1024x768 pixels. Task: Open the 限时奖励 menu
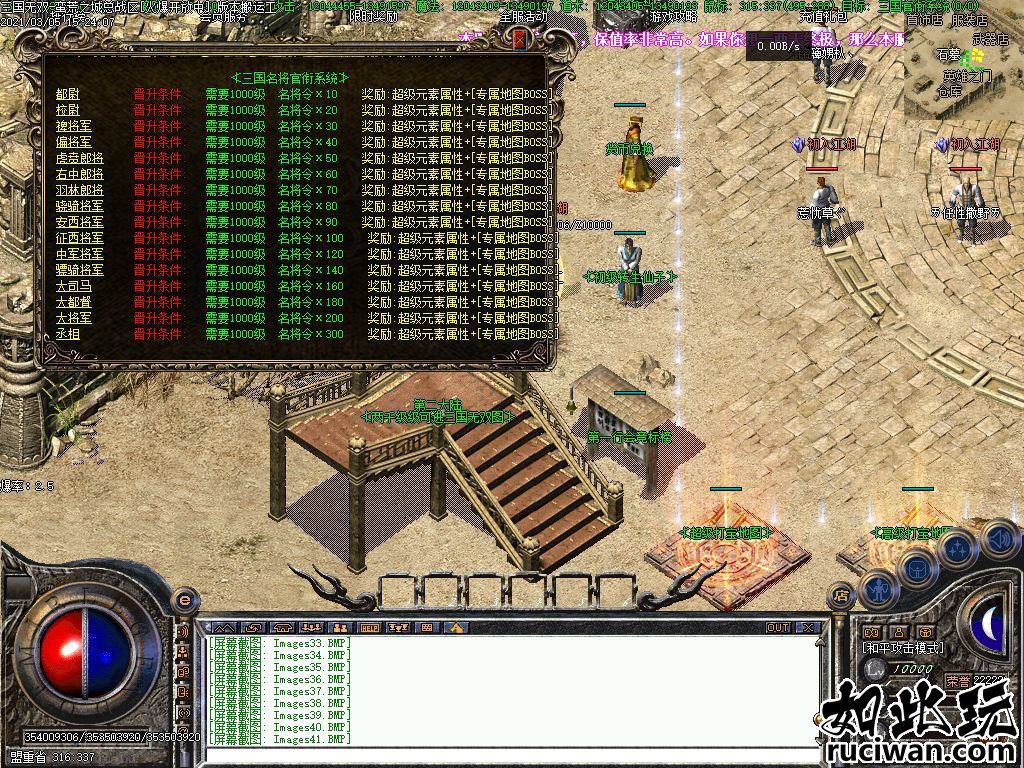click(x=373, y=17)
